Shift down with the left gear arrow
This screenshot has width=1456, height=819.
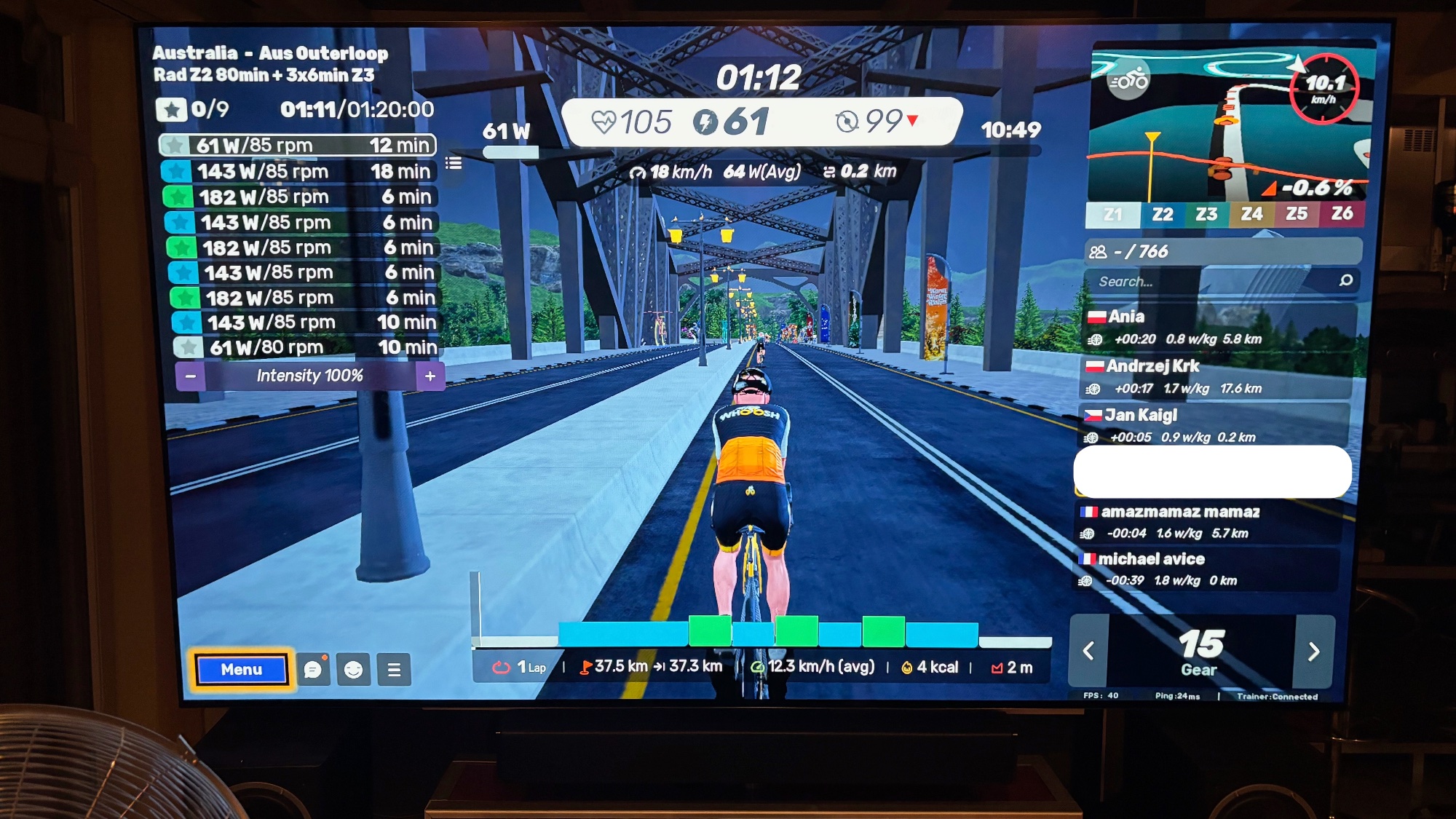coord(1089,651)
